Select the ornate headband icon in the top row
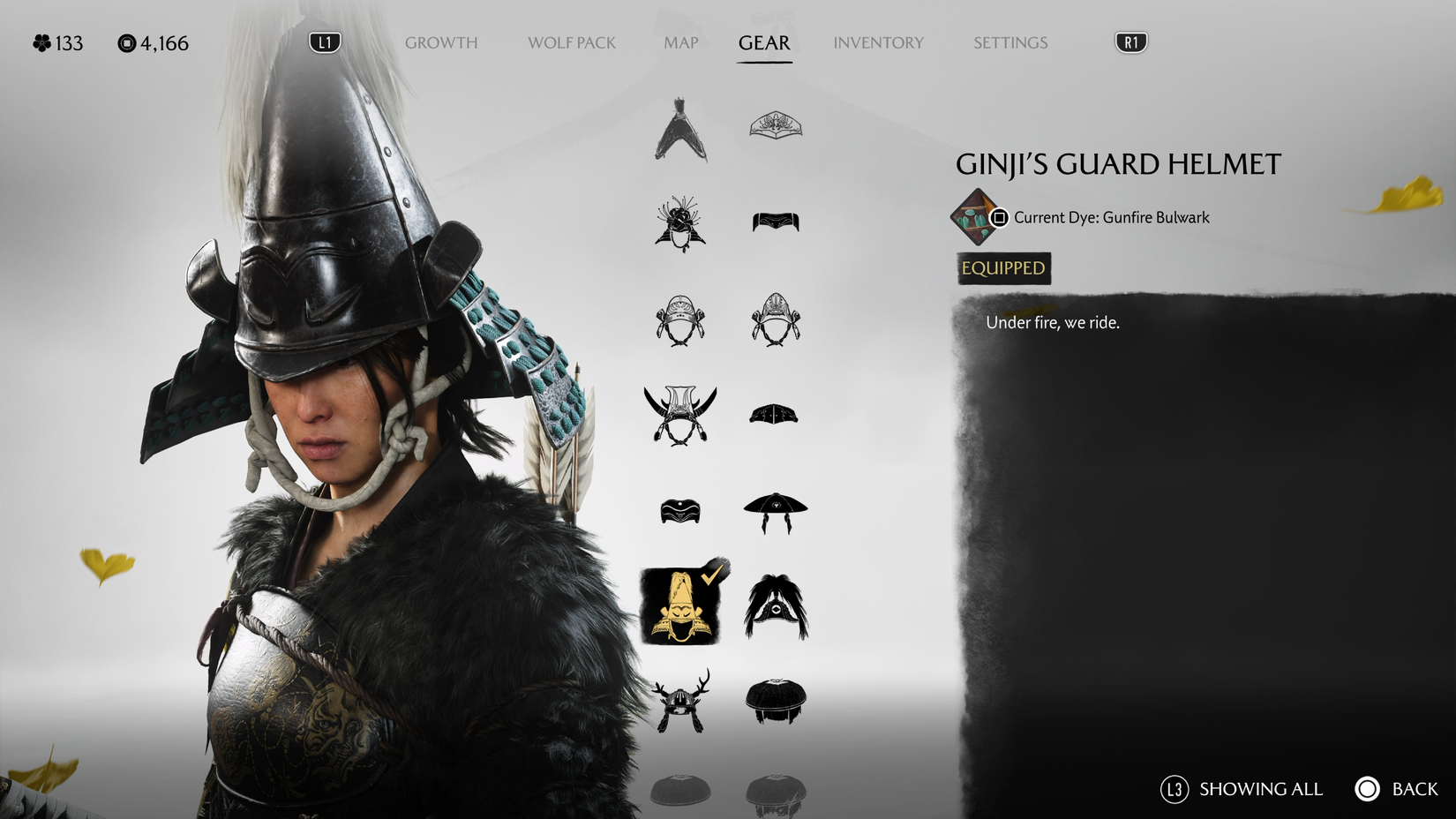The height and width of the screenshot is (819, 1456). (x=774, y=125)
